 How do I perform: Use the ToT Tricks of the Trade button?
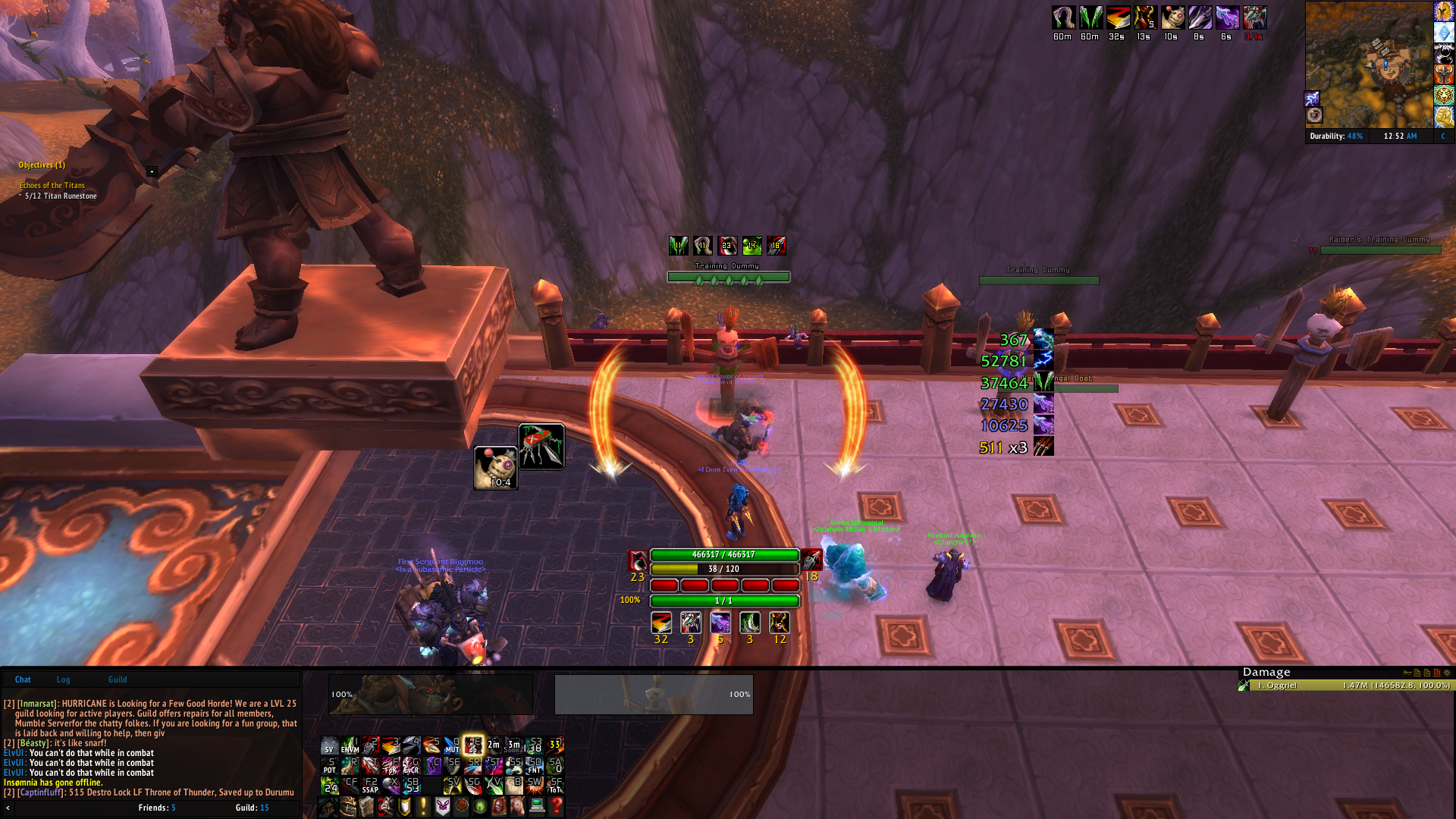click(x=555, y=785)
